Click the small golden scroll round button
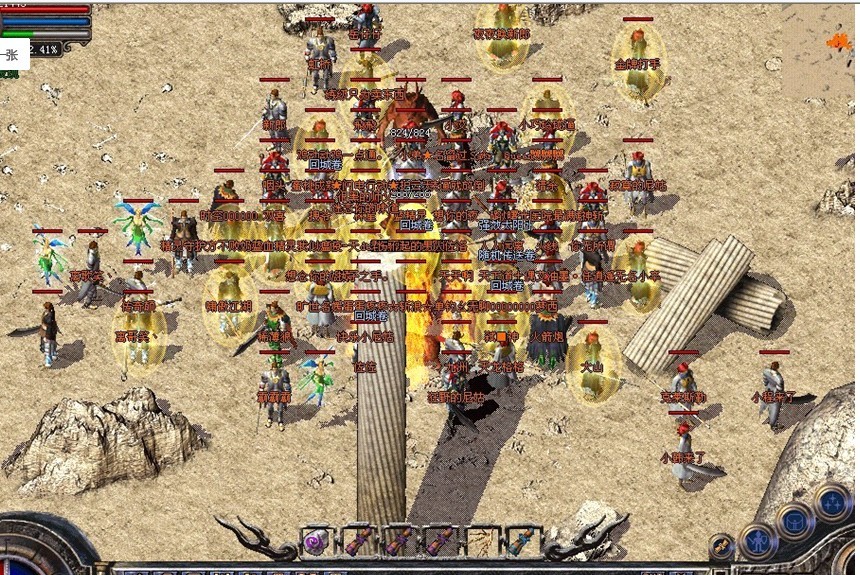This screenshot has height=575, width=860. click(722, 547)
